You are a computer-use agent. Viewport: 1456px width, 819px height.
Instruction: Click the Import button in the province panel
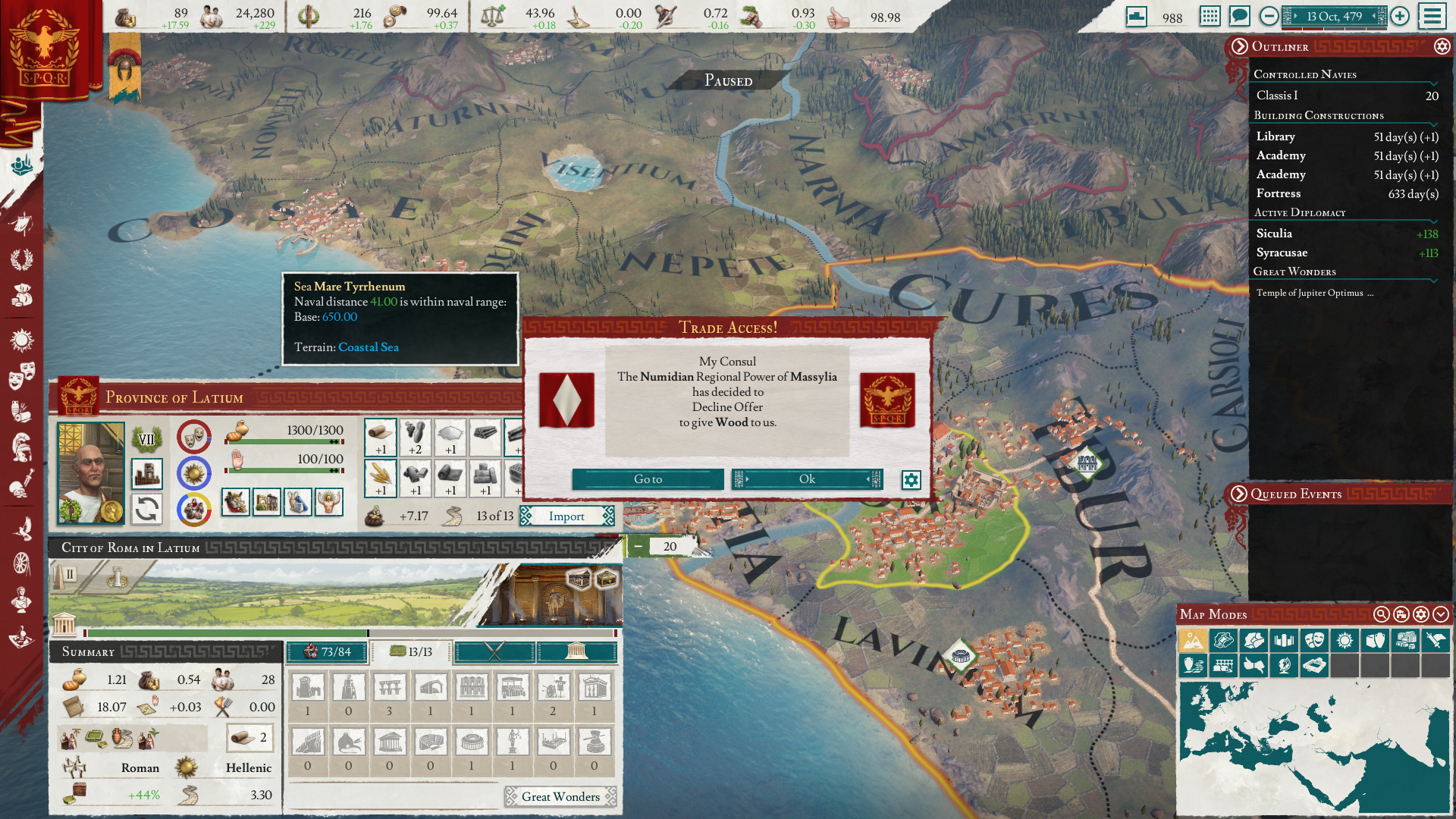point(567,516)
